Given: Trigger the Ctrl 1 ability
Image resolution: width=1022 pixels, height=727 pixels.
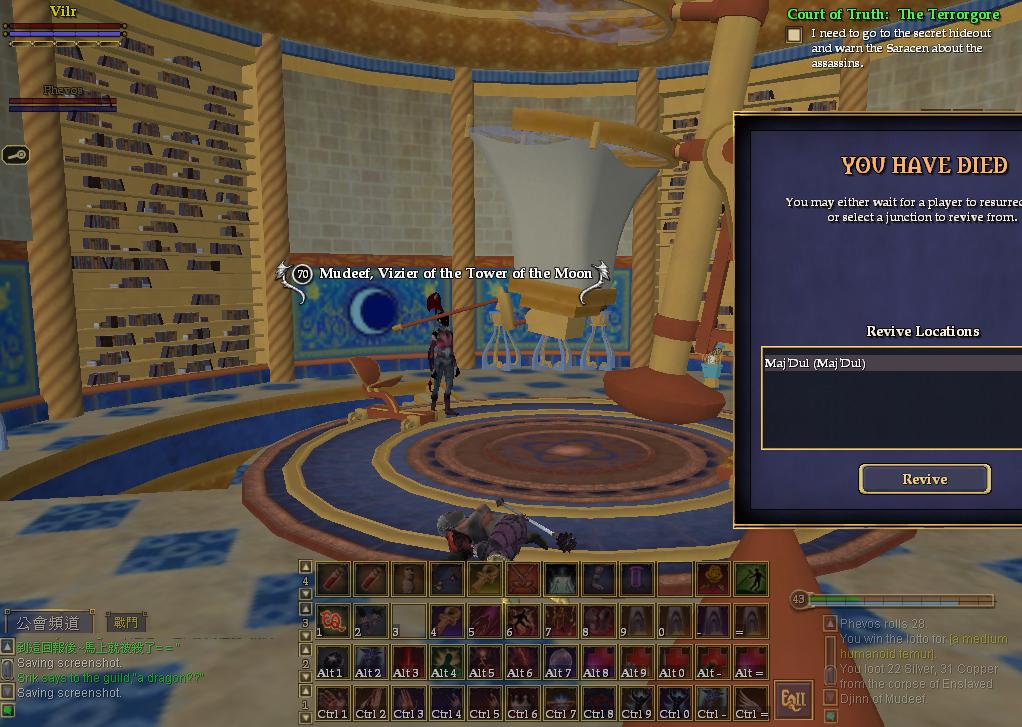Looking at the screenshot, I should (333, 703).
